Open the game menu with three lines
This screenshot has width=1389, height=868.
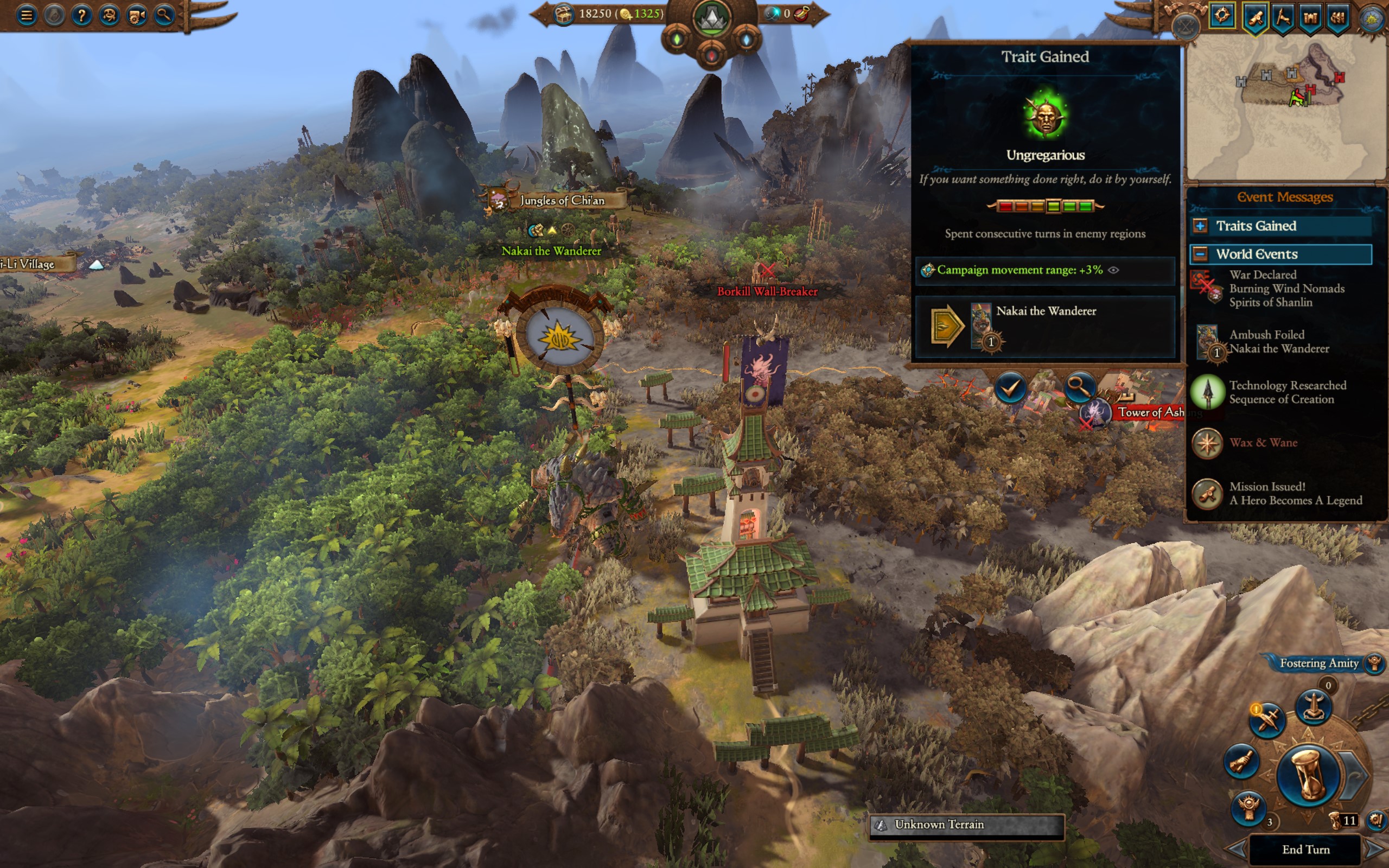point(27,15)
